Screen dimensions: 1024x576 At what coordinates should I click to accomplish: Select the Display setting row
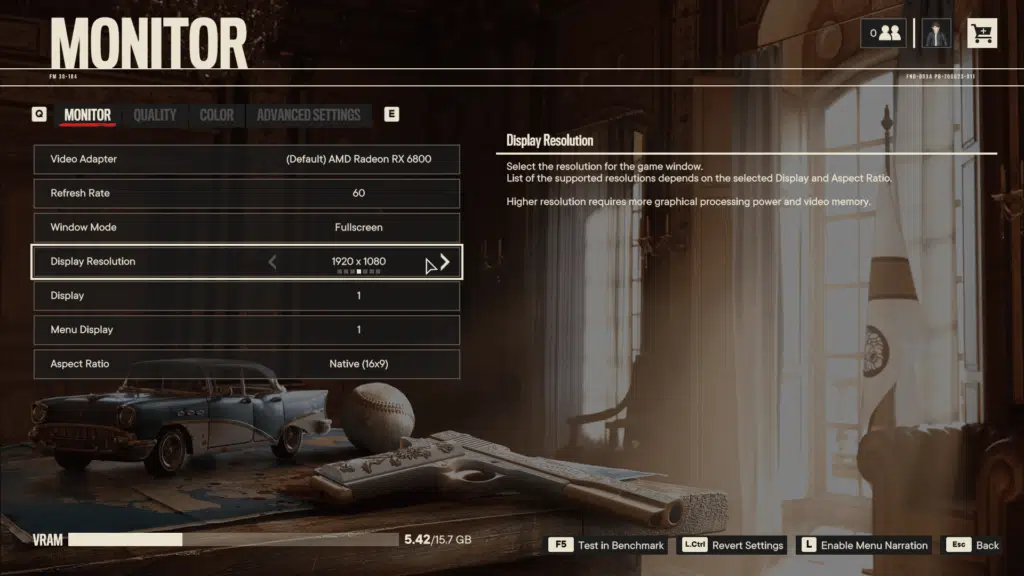pos(247,296)
